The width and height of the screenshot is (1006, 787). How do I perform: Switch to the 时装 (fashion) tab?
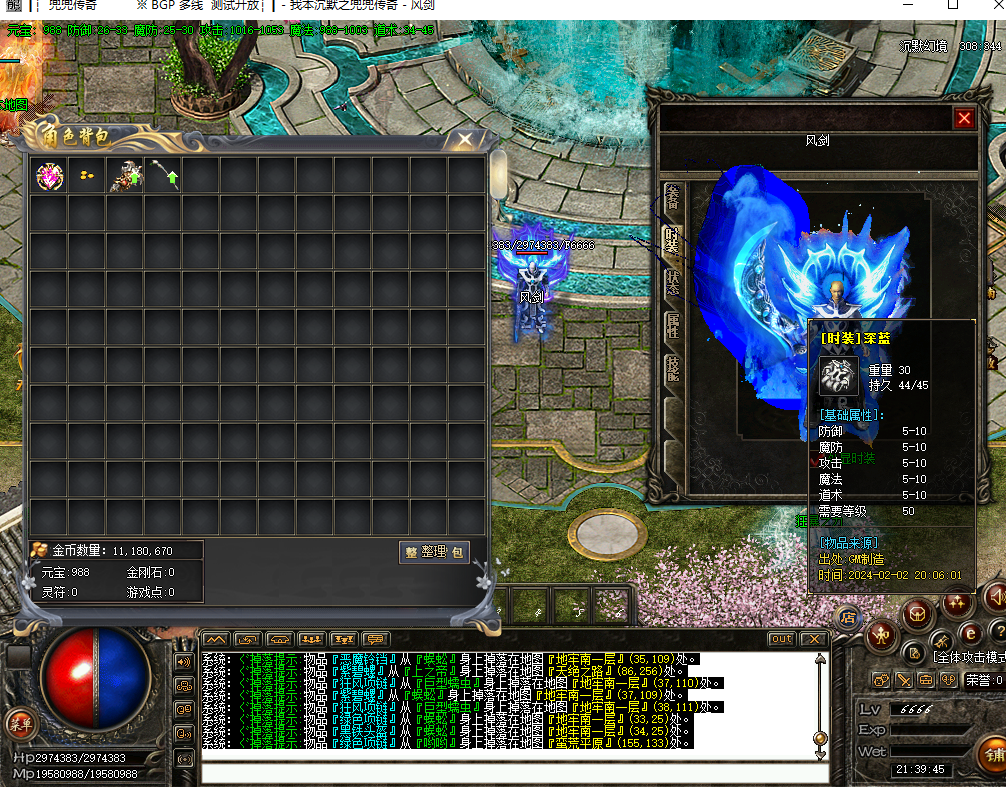click(x=673, y=240)
